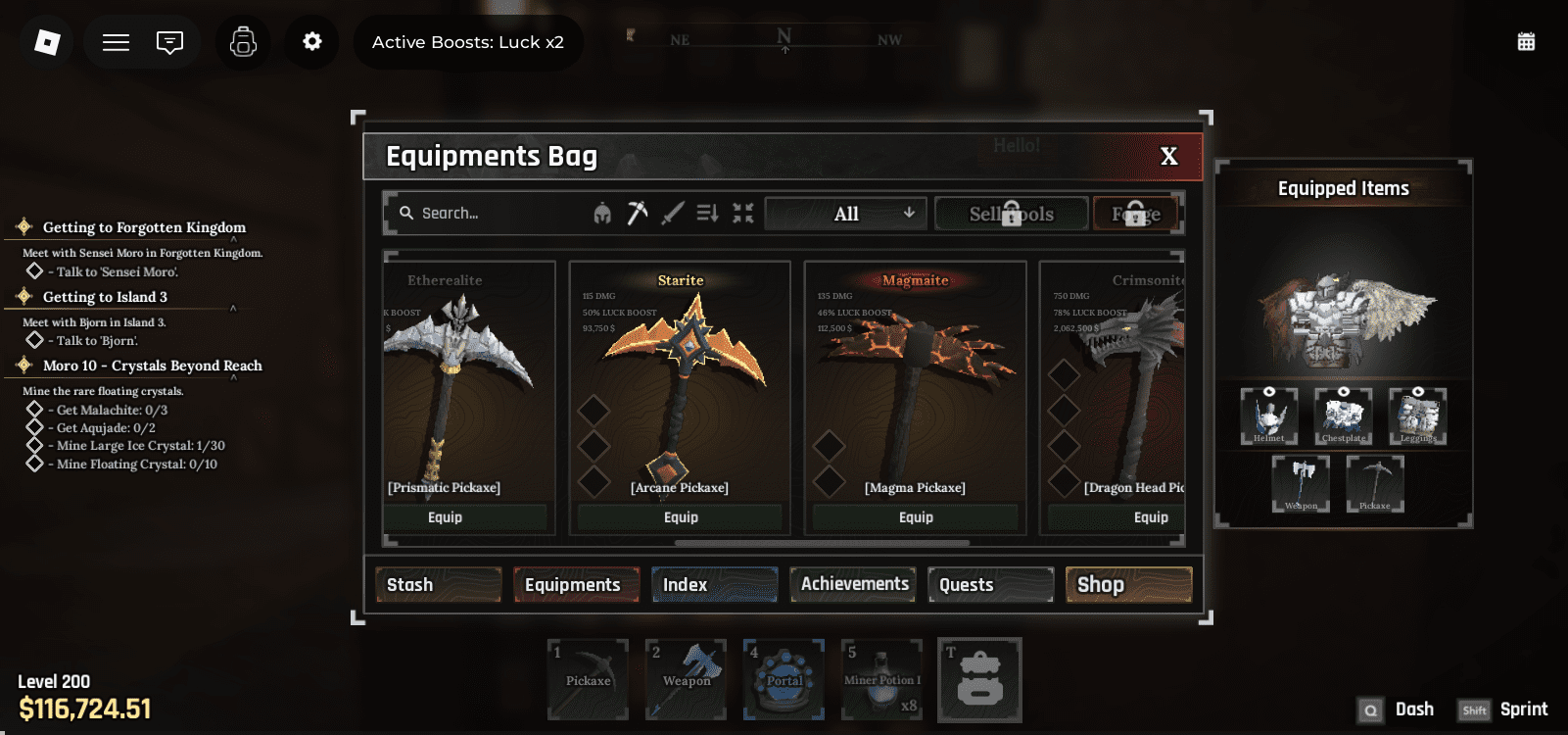Screen dimensions: 1568x735
Task: Open the Shop tab
Action: click(1128, 585)
